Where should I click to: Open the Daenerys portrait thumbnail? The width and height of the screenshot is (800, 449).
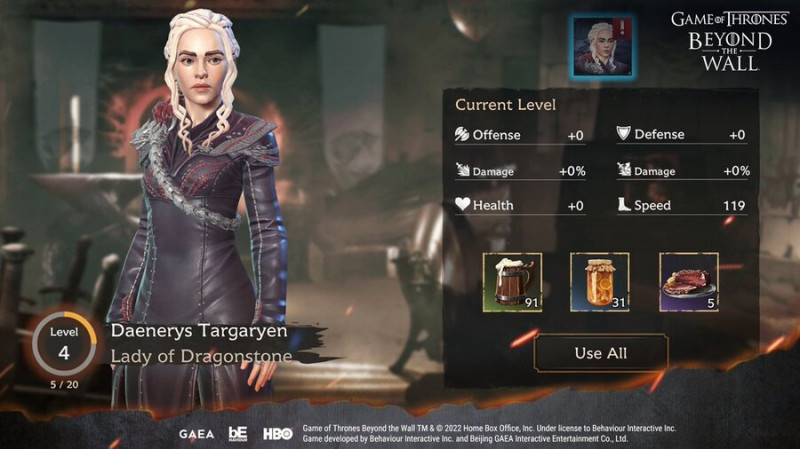[x=602, y=47]
